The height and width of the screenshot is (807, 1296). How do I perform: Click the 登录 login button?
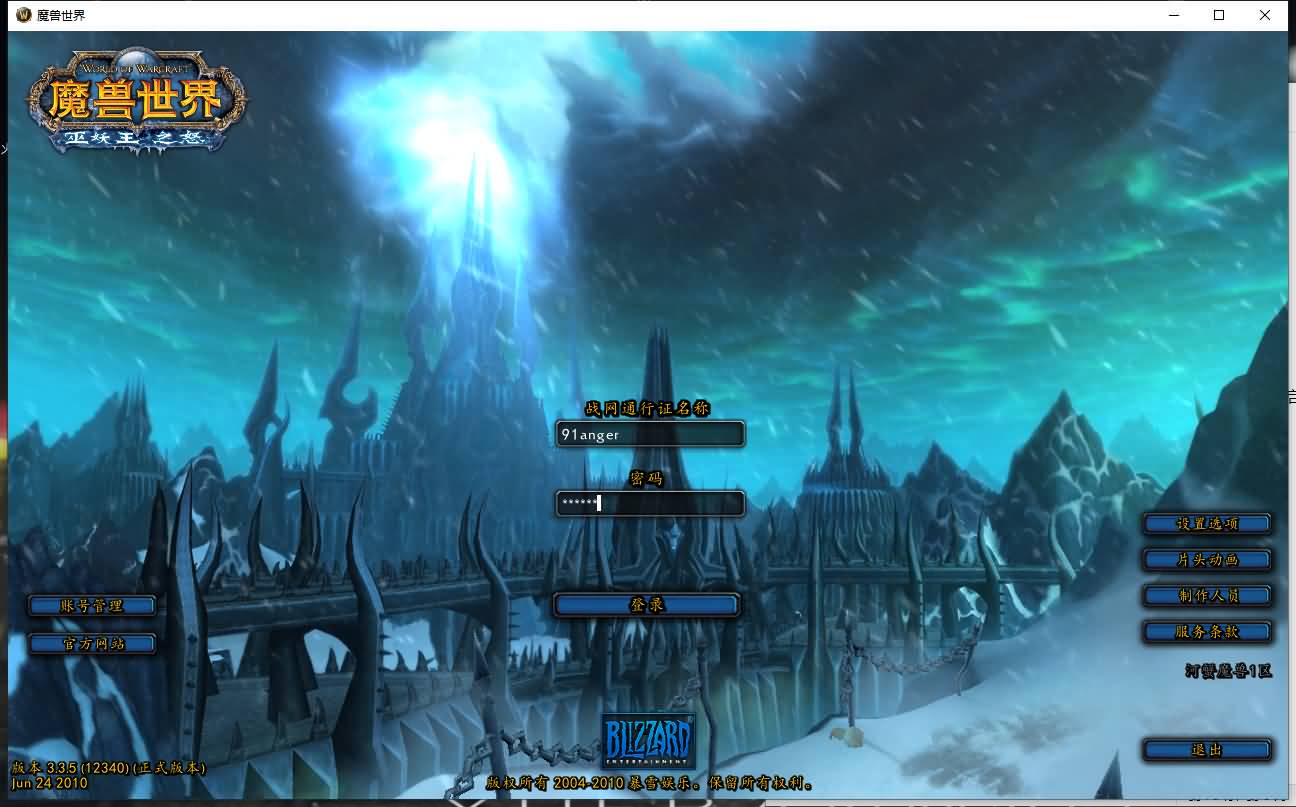(x=646, y=605)
